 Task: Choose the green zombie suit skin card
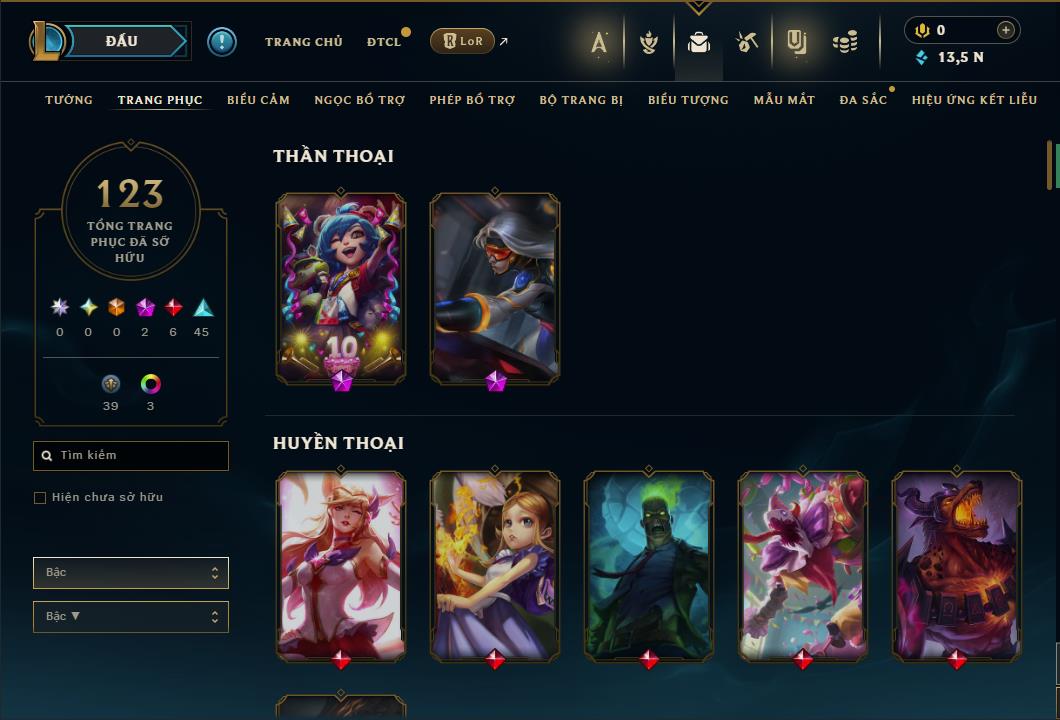pos(649,565)
